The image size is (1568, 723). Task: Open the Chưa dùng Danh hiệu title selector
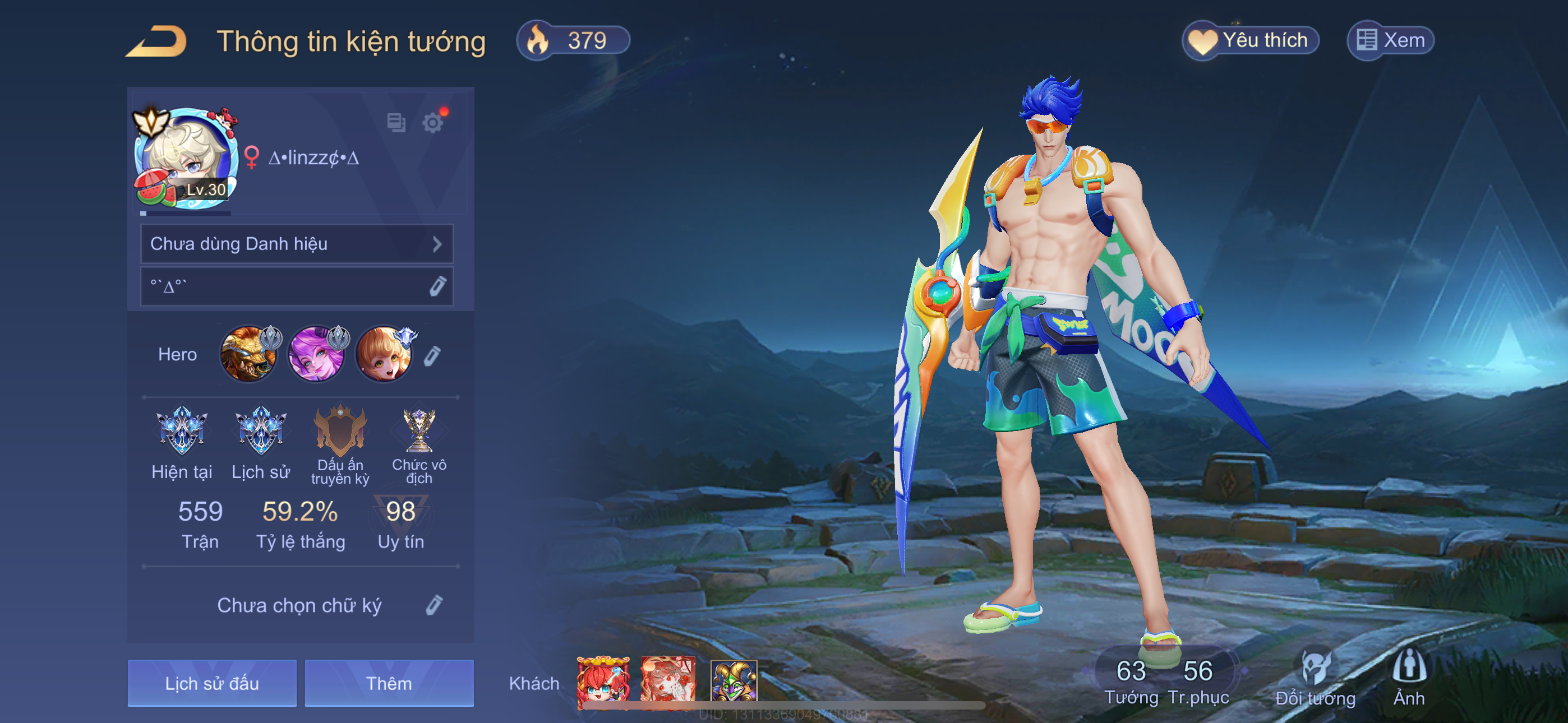pos(297,244)
